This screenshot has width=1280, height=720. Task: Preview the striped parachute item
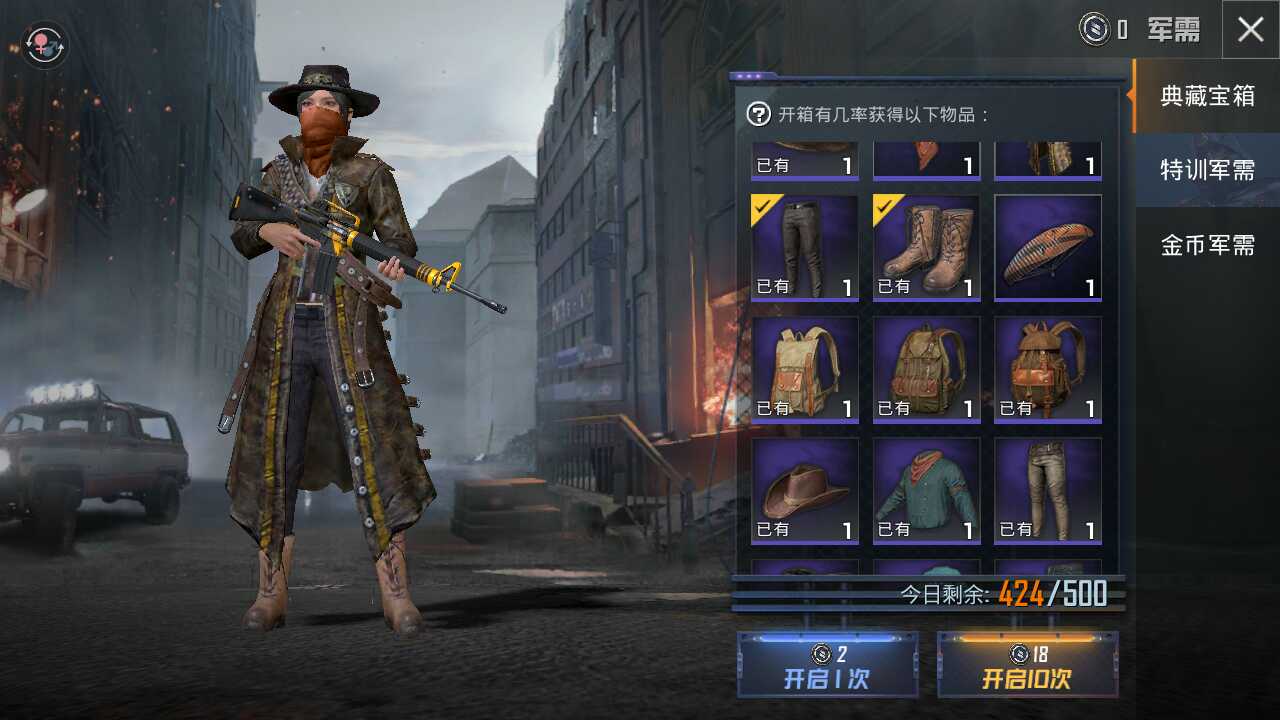pos(1047,247)
